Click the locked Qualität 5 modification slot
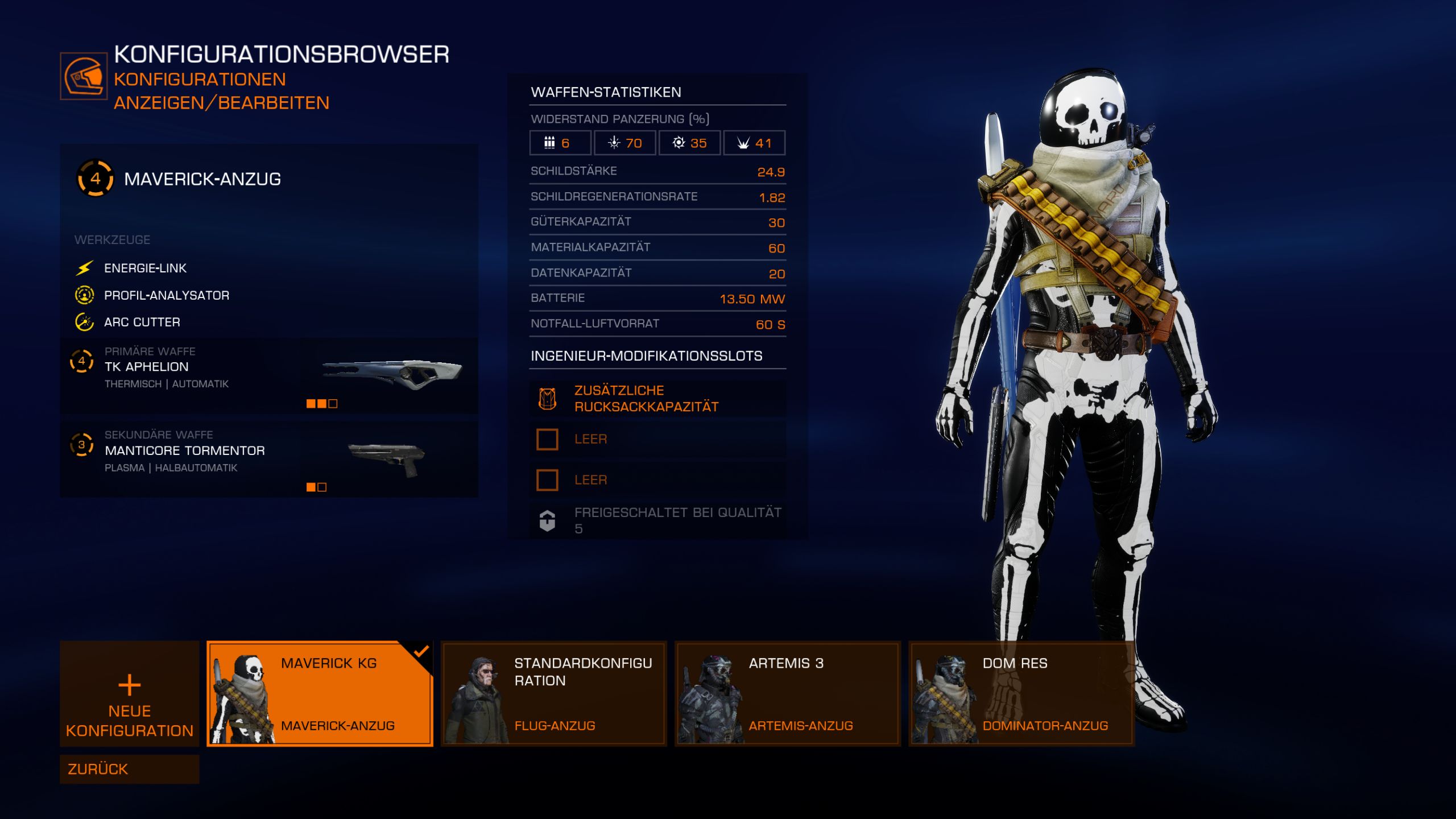The height and width of the screenshot is (819, 1456). pos(657,520)
